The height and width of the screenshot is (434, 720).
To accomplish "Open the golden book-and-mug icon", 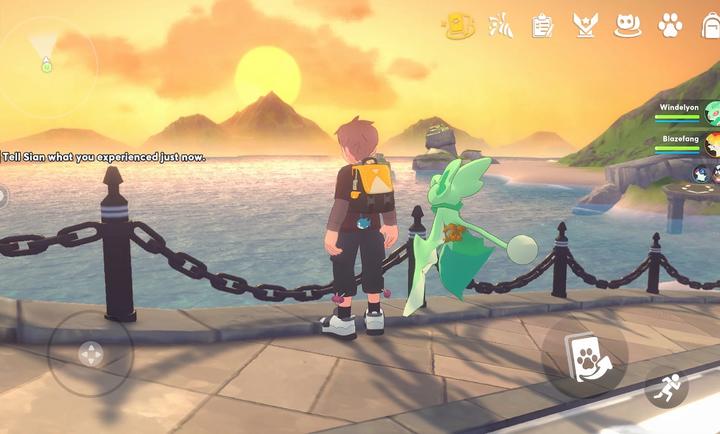I will tap(459, 26).
